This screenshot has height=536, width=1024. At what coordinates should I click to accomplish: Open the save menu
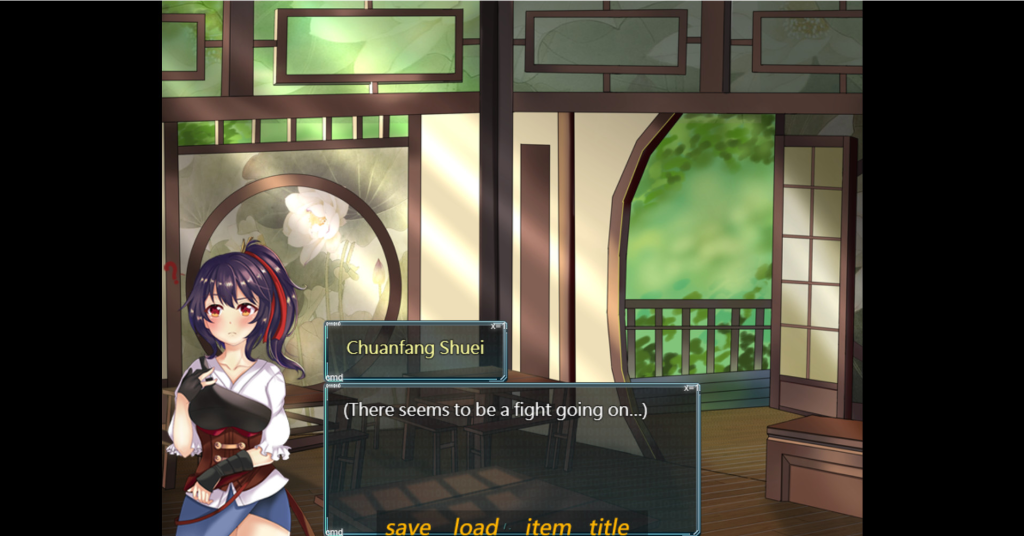tap(408, 526)
